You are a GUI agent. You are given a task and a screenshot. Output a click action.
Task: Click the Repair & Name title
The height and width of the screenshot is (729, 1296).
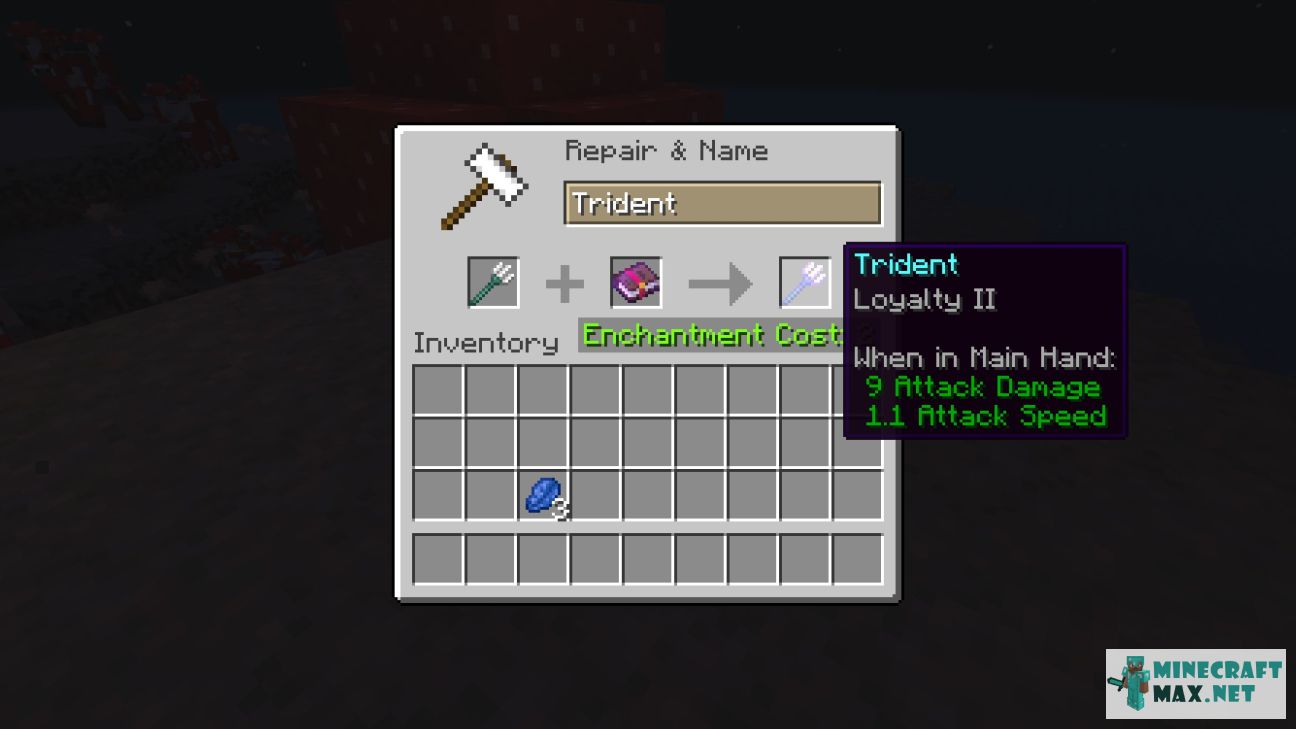pyautogui.click(x=668, y=150)
